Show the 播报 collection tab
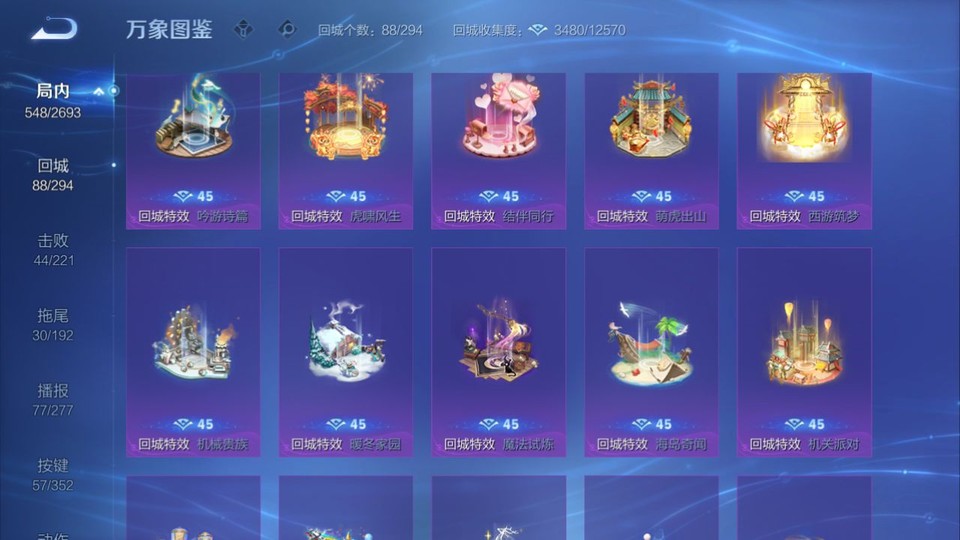The height and width of the screenshot is (540, 960). (53, 399)
